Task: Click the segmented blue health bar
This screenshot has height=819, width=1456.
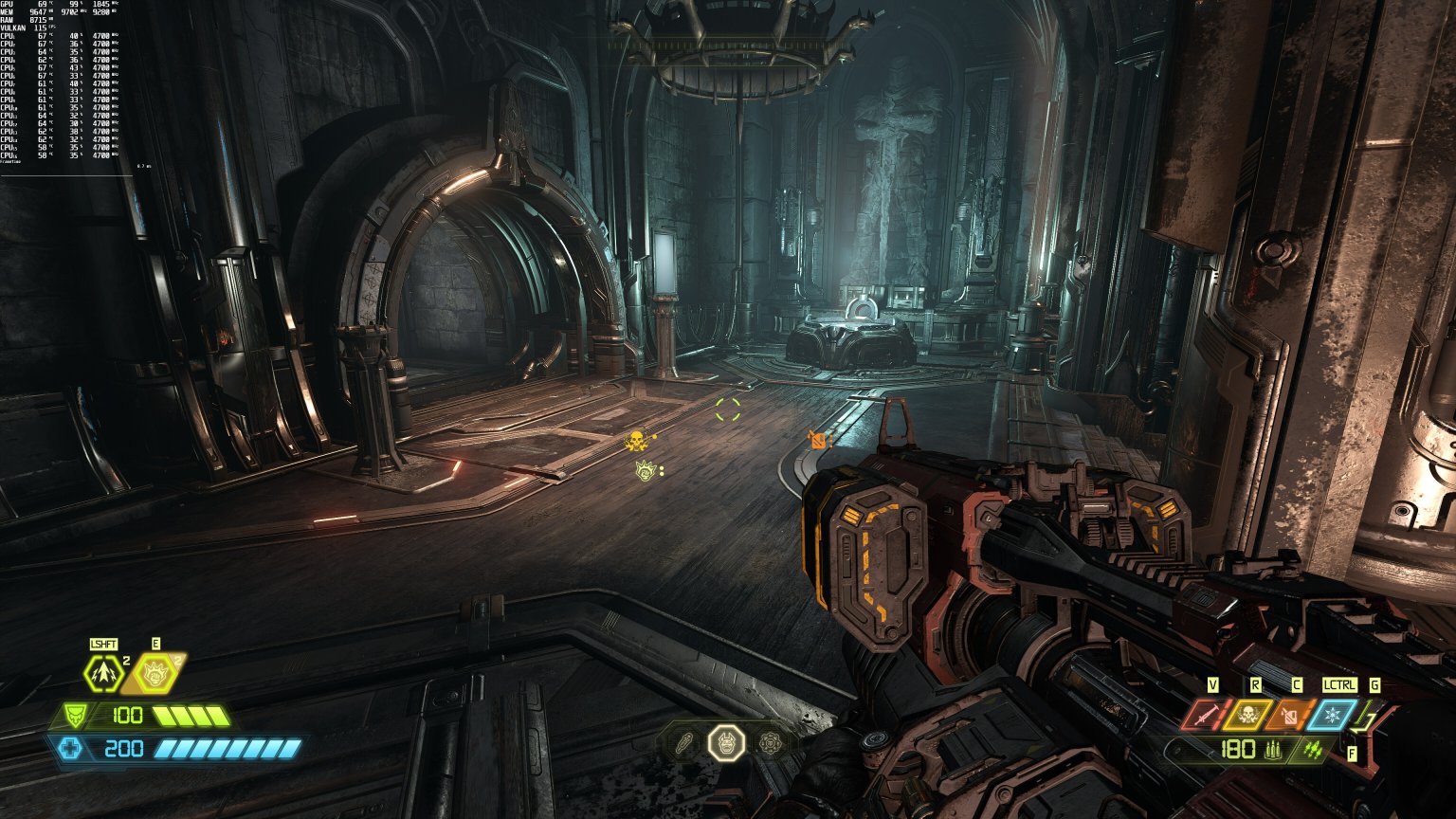Action: [227, 749]
